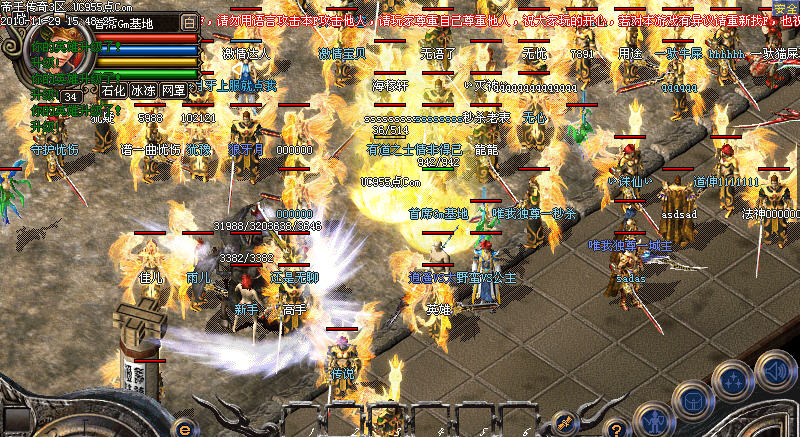The image size is (800, 437).
Task: Select the 网罩 status button
Action: tap(173, 90)
